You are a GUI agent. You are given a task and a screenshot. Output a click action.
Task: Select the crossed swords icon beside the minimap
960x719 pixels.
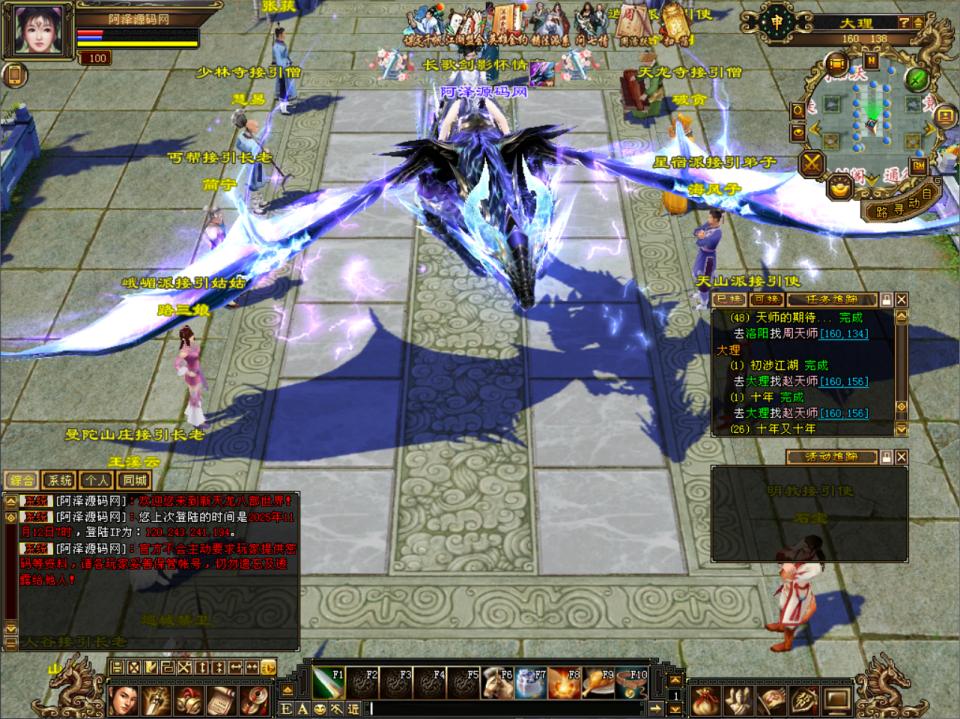point(811,163)
